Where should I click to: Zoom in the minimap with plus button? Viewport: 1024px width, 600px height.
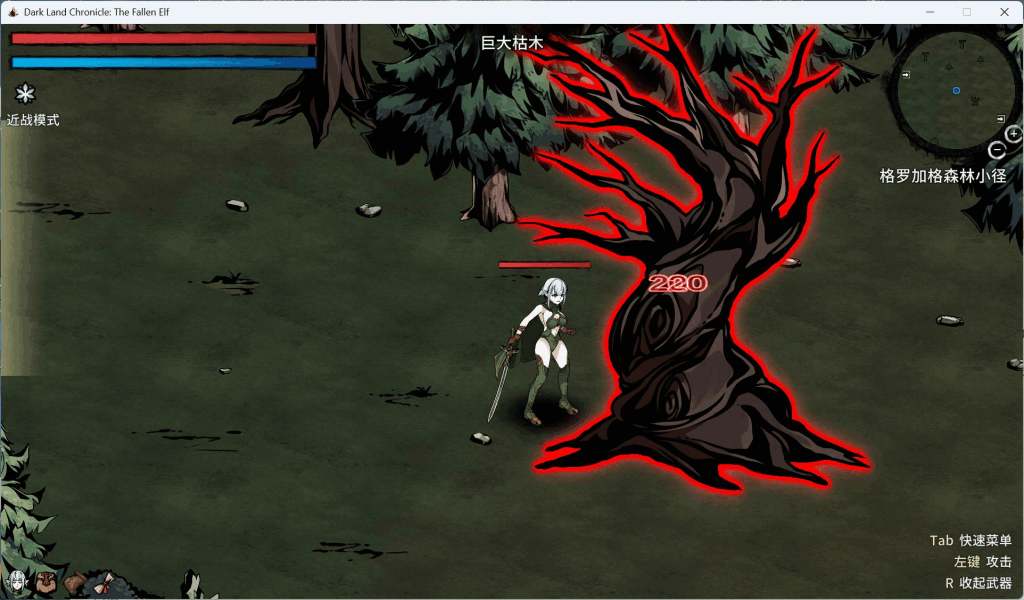pos(1013,133)
